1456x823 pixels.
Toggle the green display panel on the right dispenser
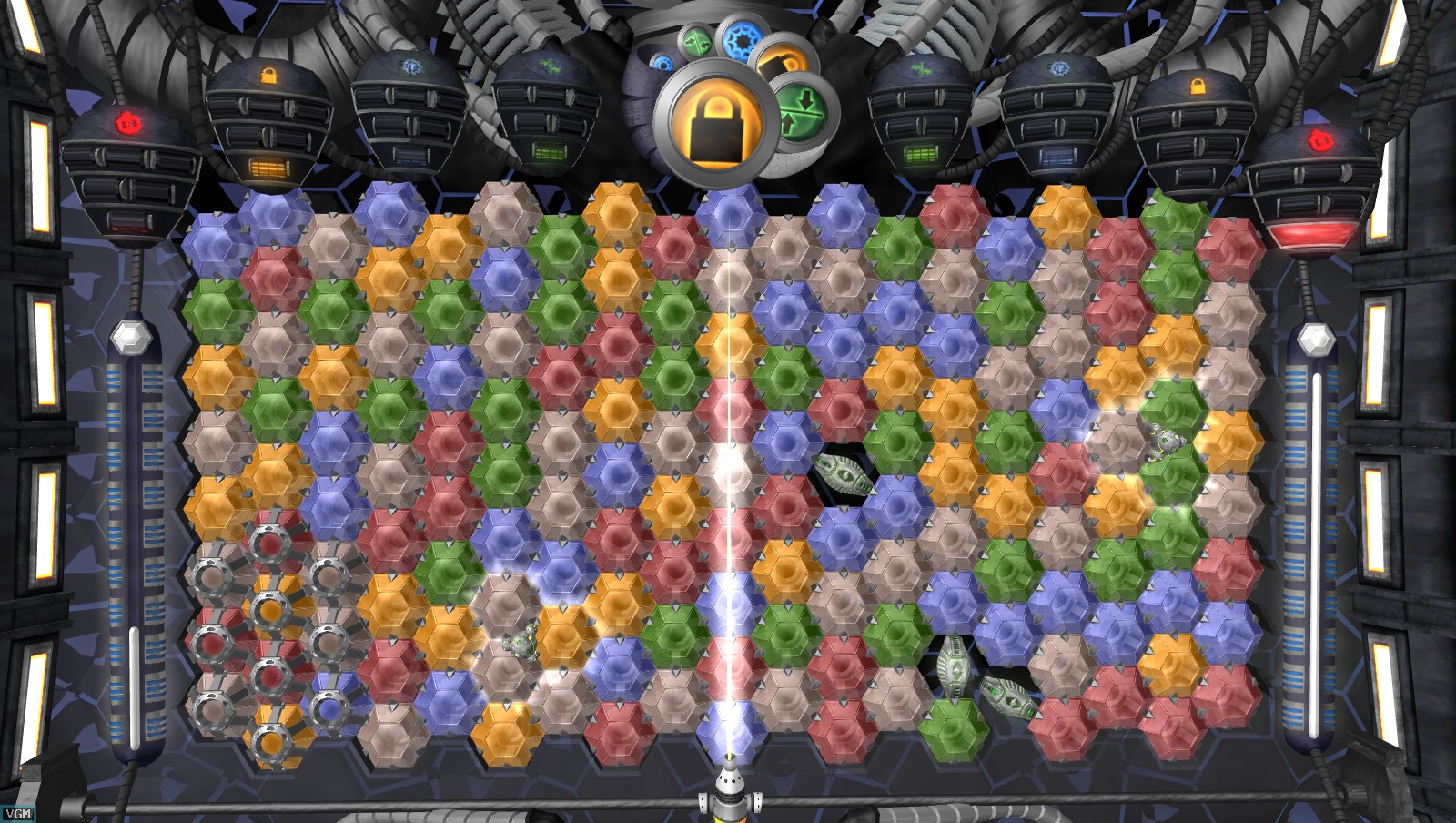[921, 156]
